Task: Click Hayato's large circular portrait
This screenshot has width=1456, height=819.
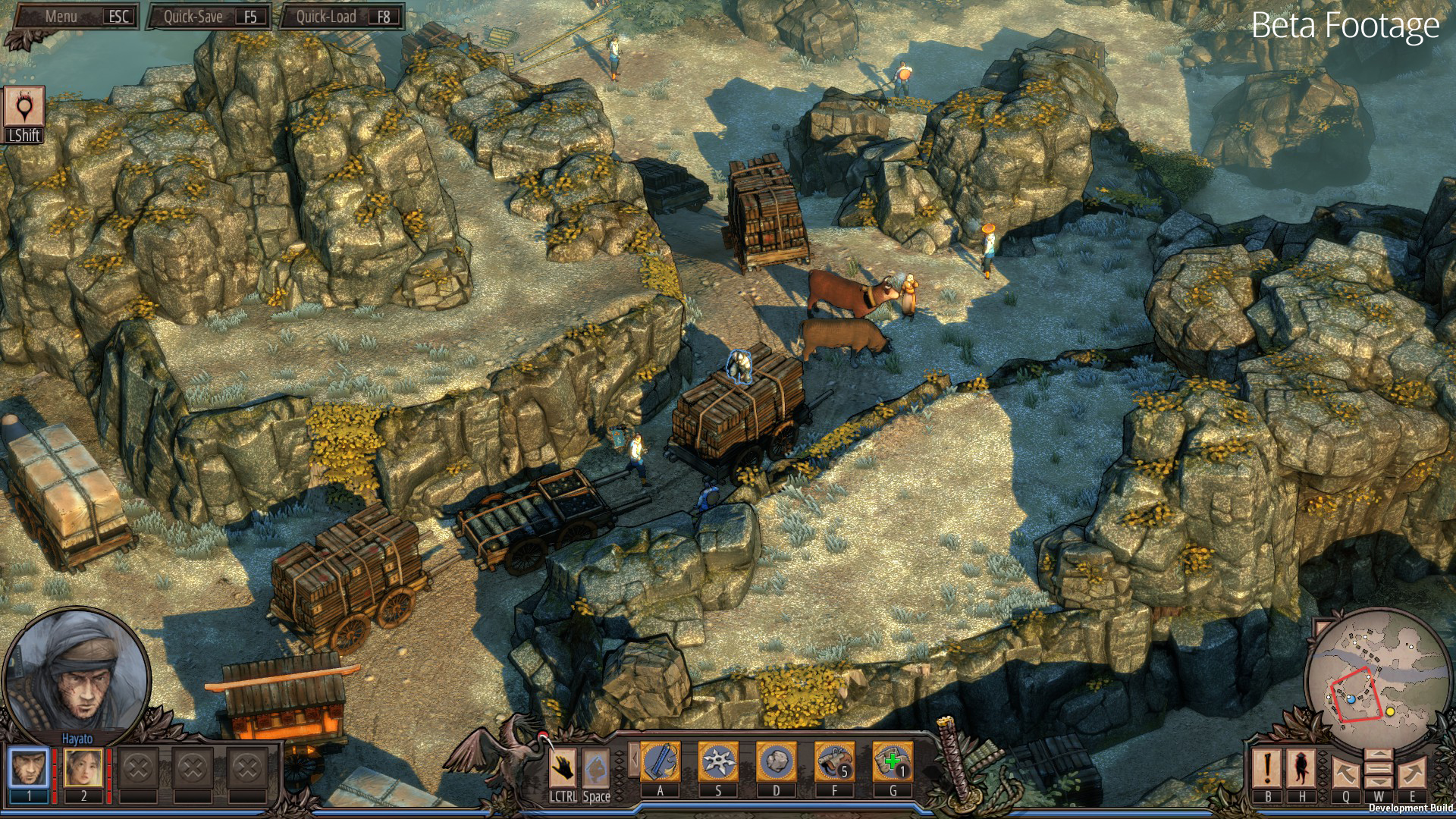Action: pyautogui.click(x=76, y=671)
